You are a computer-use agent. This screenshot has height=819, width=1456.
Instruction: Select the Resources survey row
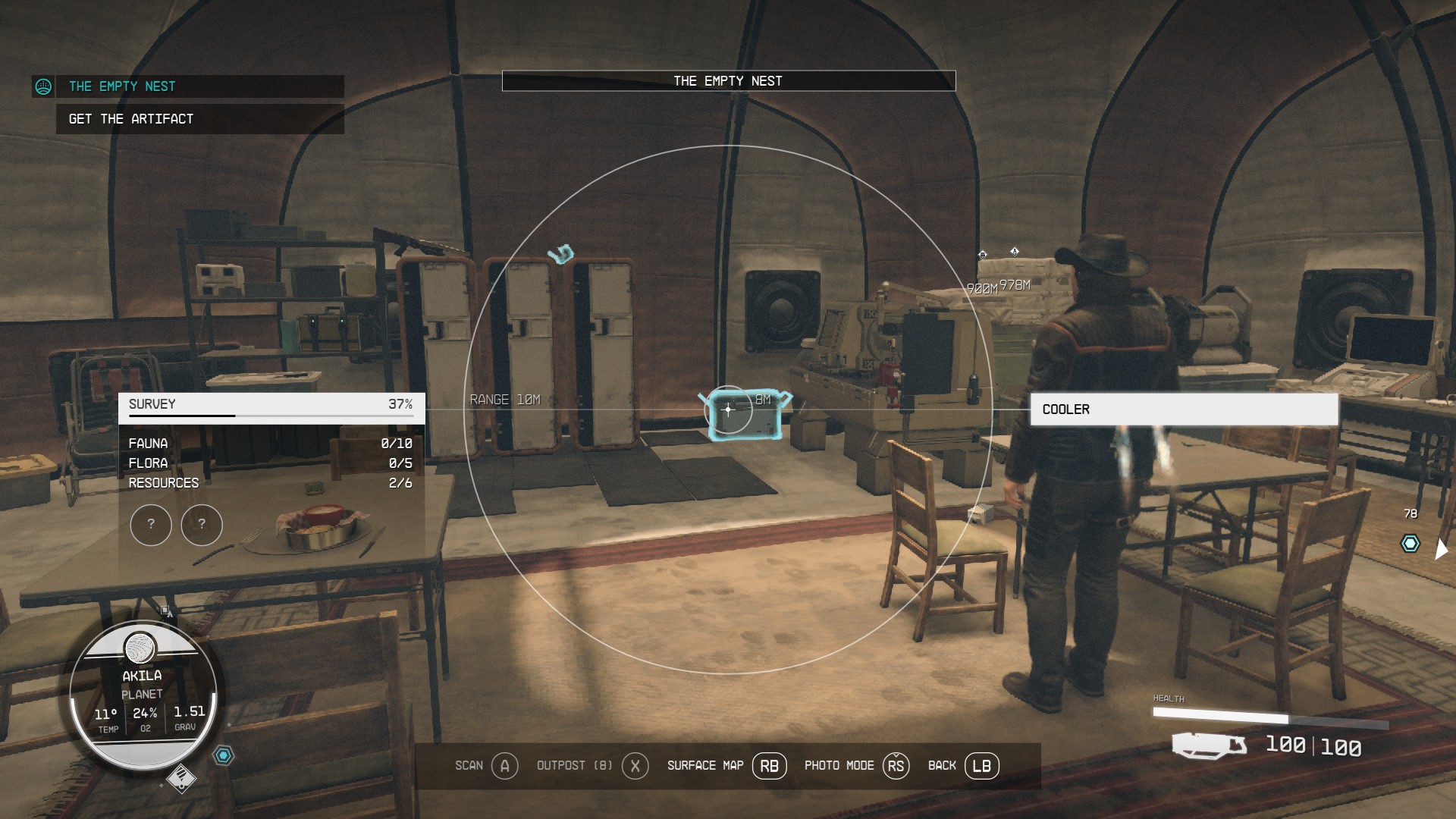(270, 483)
